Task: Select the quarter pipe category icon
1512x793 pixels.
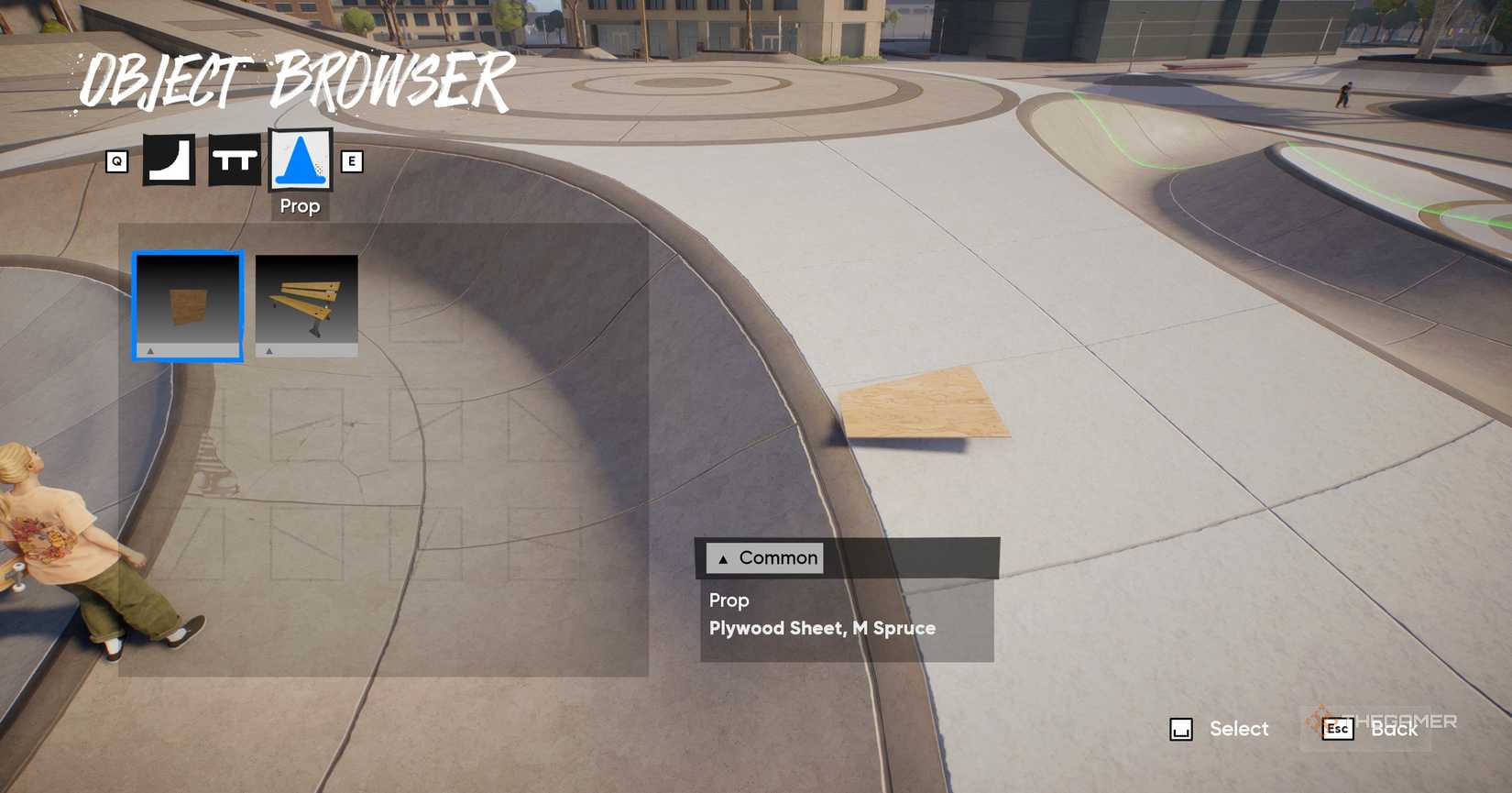Action: point(169,160)
